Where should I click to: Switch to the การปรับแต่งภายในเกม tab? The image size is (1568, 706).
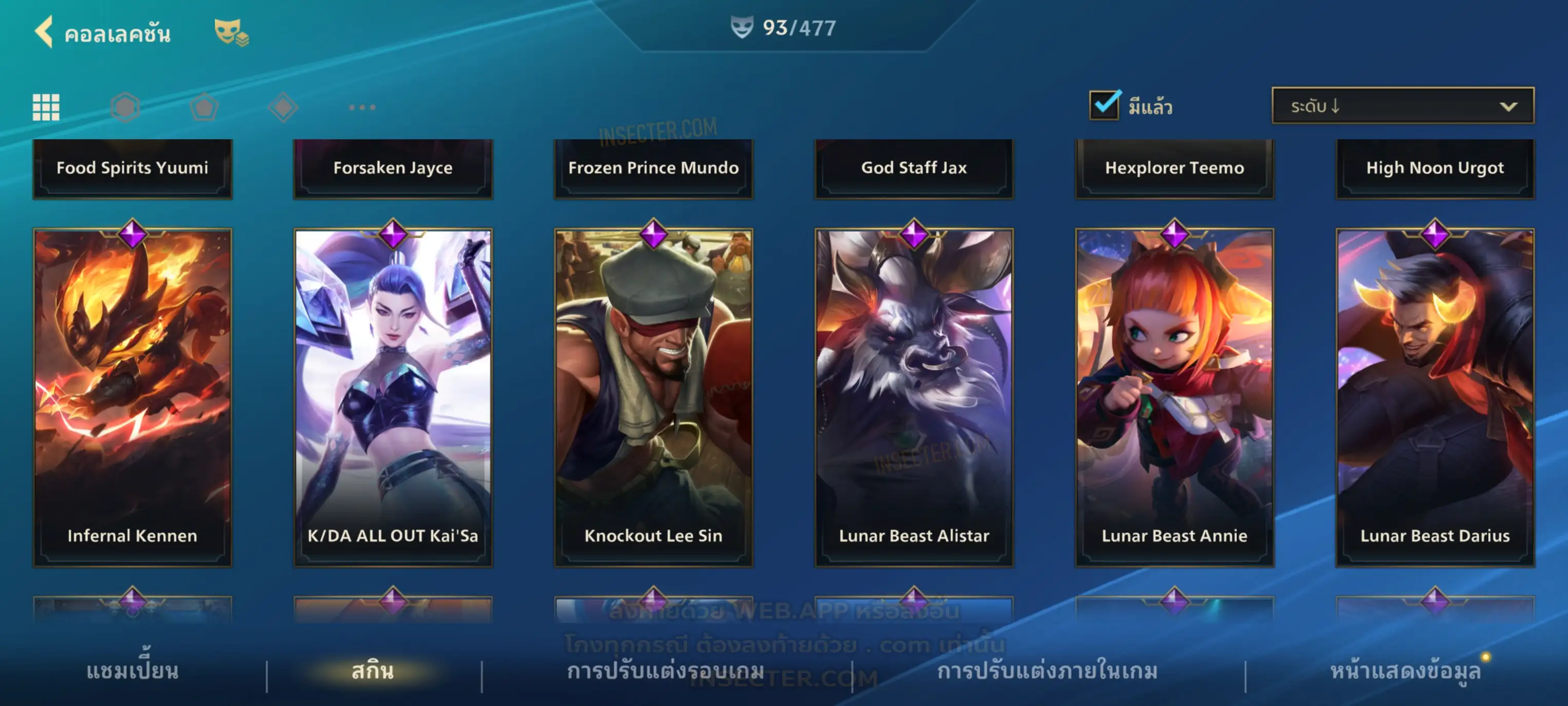click(x=1047, y=671)
